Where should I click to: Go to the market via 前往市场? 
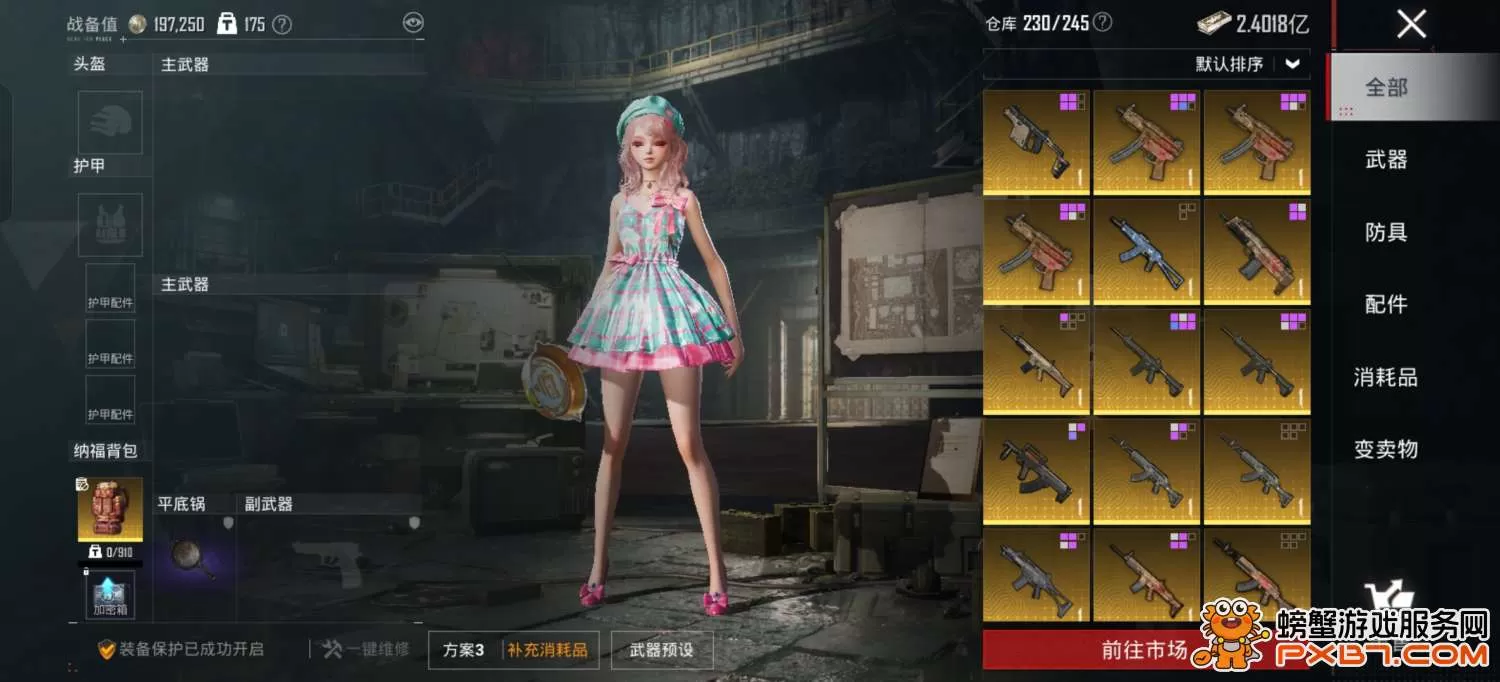[x=1144, y=650]
